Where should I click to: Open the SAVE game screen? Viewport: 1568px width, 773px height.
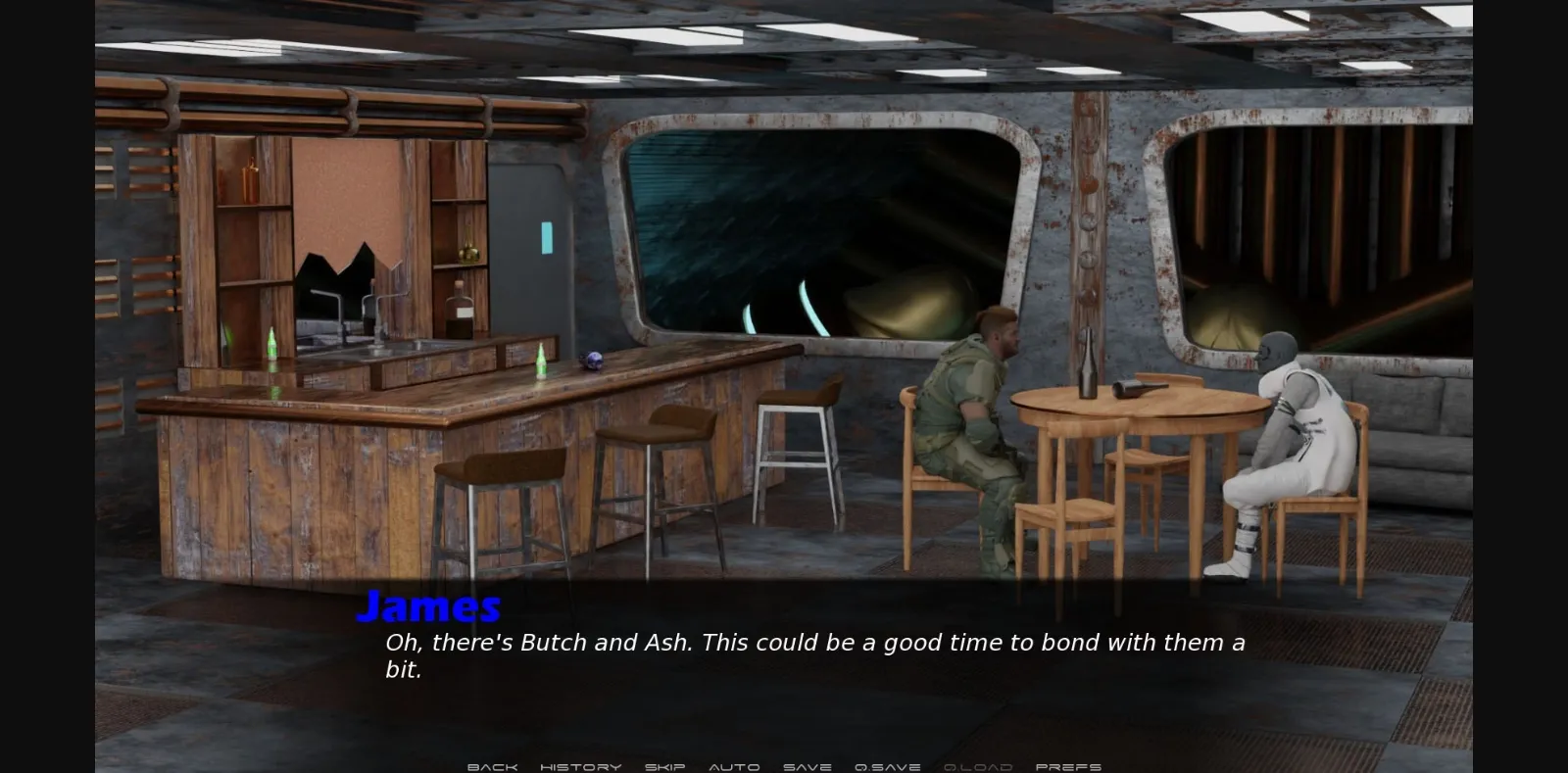(806, 767)
